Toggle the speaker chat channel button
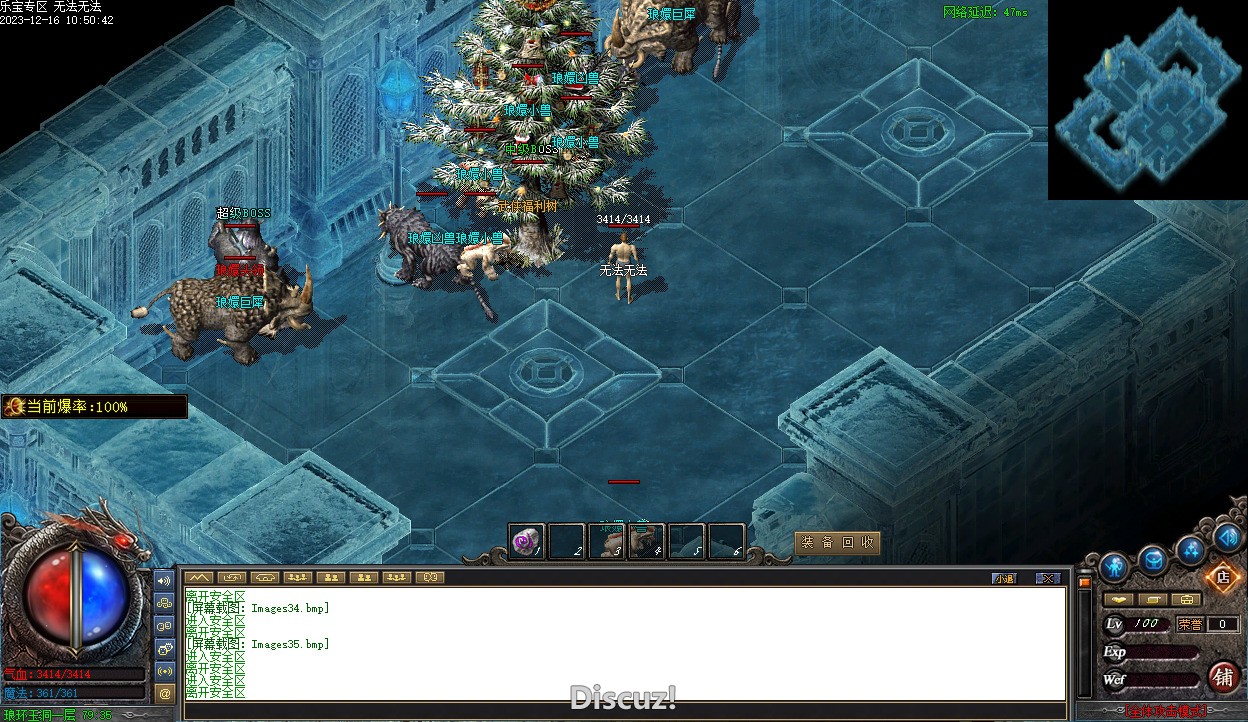Screen dimensions: 1248x722 coord(165,580)
